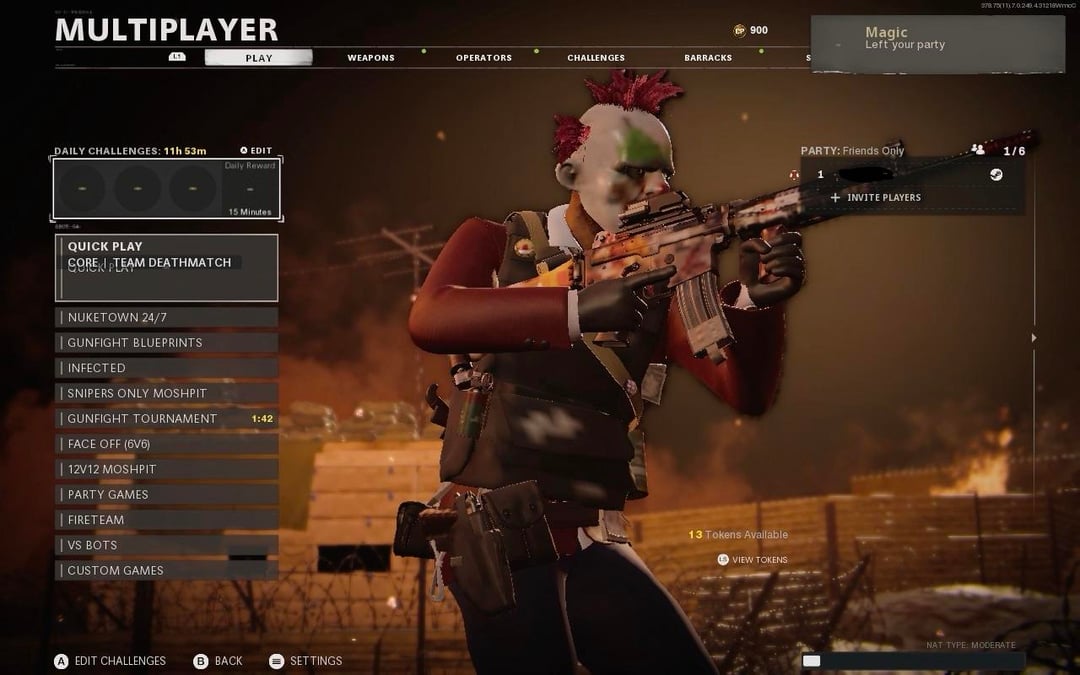The width and height of the screenshot is (1080, 675).
Task: Choose Face Off (6v6) playlist
Action: 166,444
